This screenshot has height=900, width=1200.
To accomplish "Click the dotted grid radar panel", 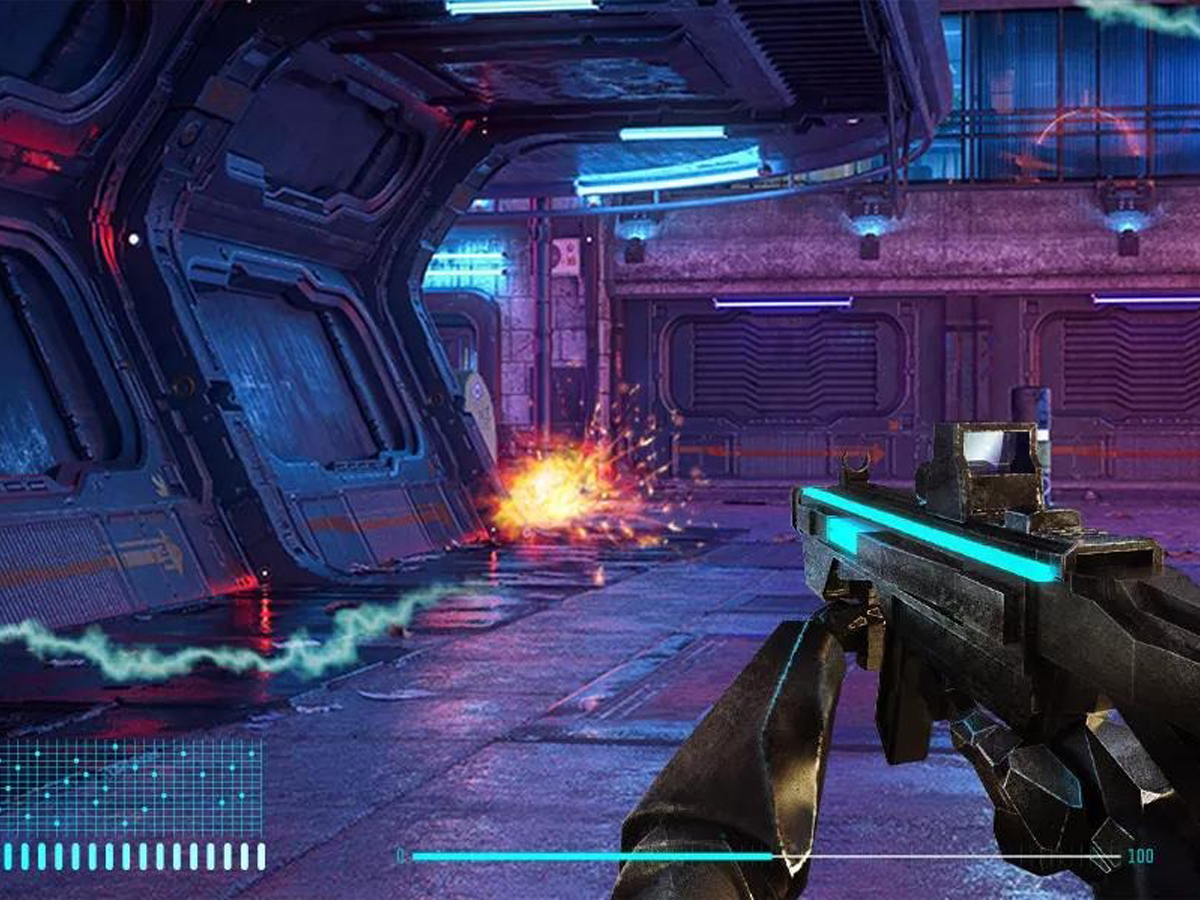I will click(x=131, y=788).
